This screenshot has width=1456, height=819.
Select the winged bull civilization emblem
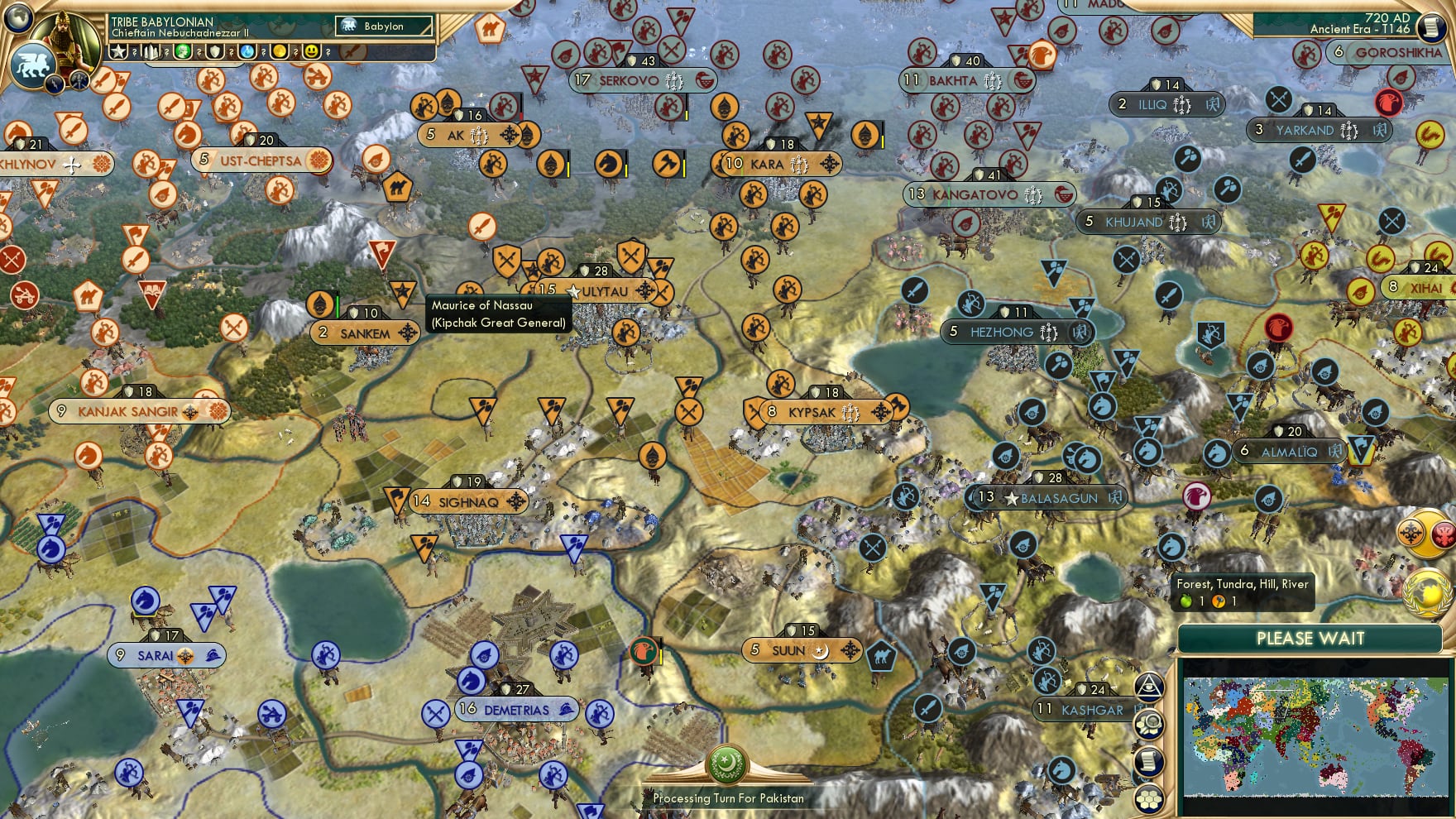(x=32, y=65)
